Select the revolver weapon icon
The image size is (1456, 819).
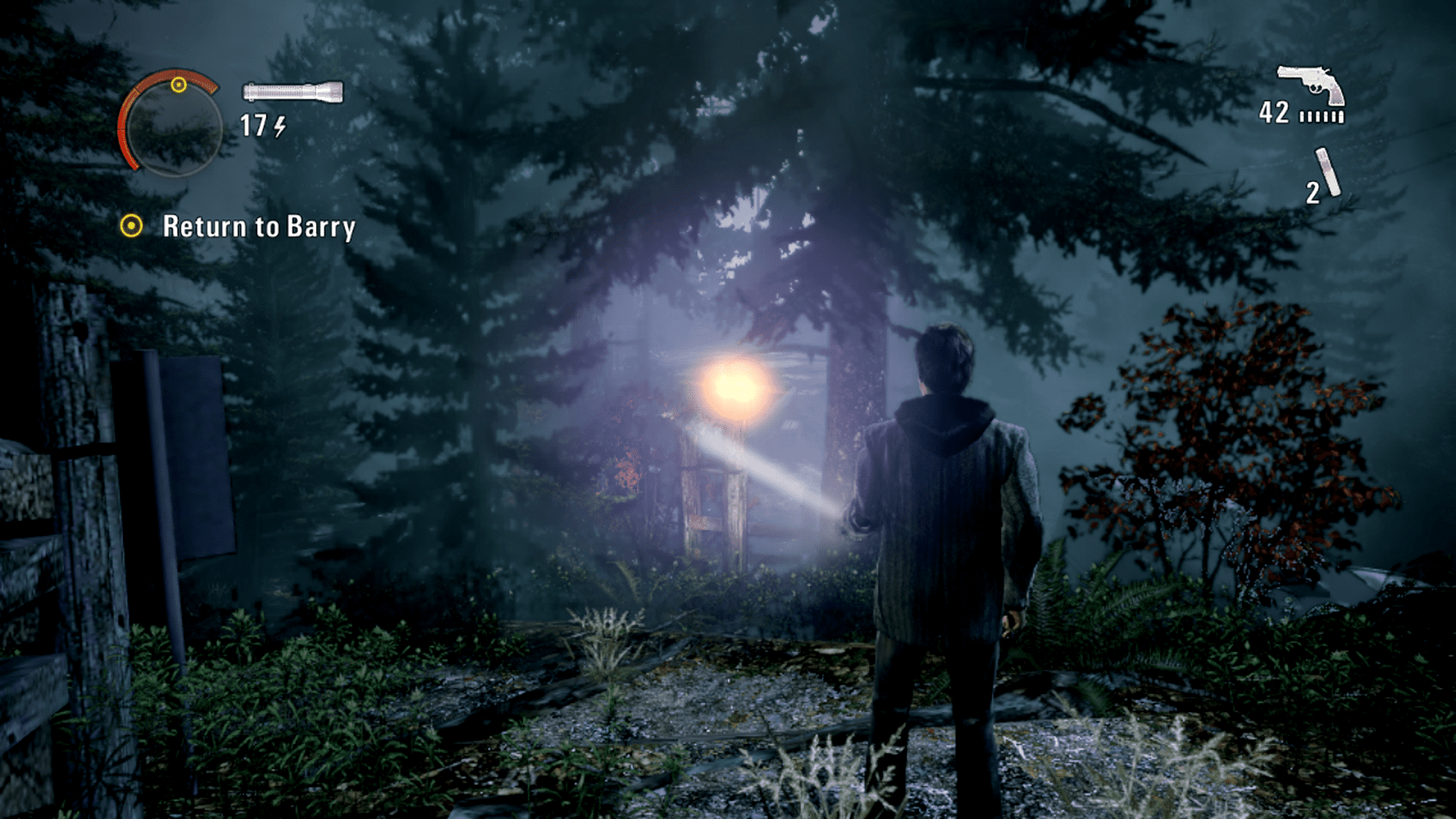coord(1310,83)
